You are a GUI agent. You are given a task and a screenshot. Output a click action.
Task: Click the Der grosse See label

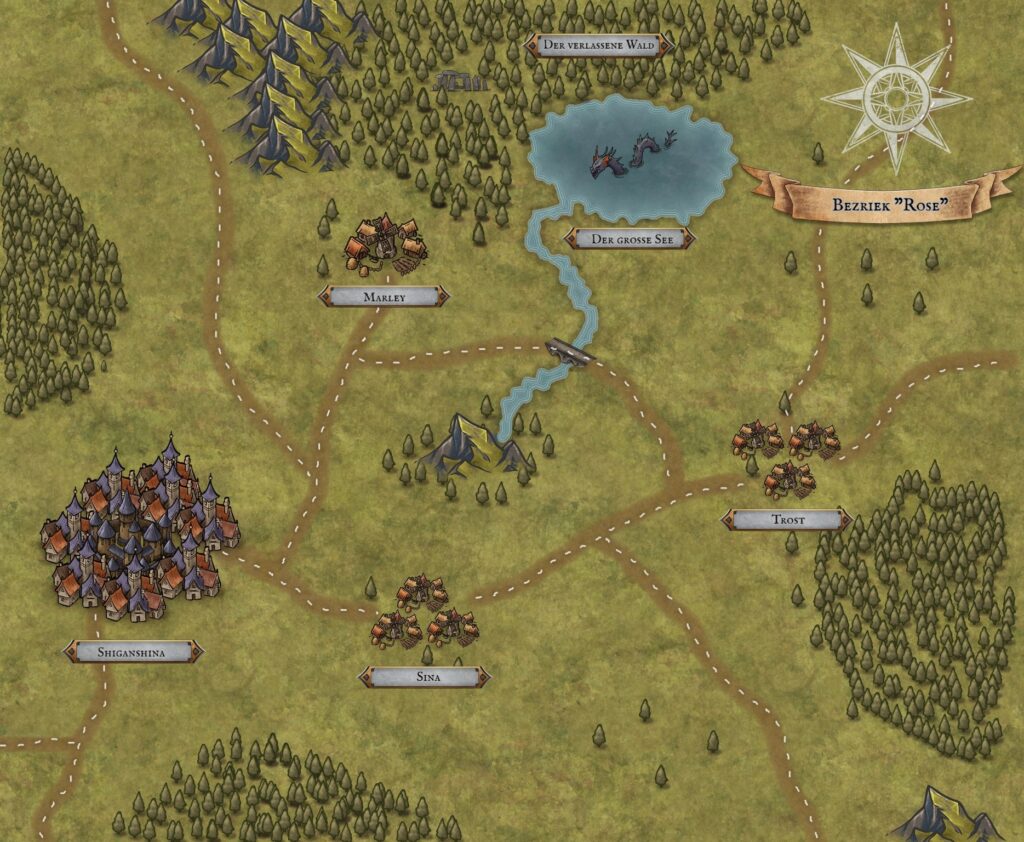coord(629,240)
